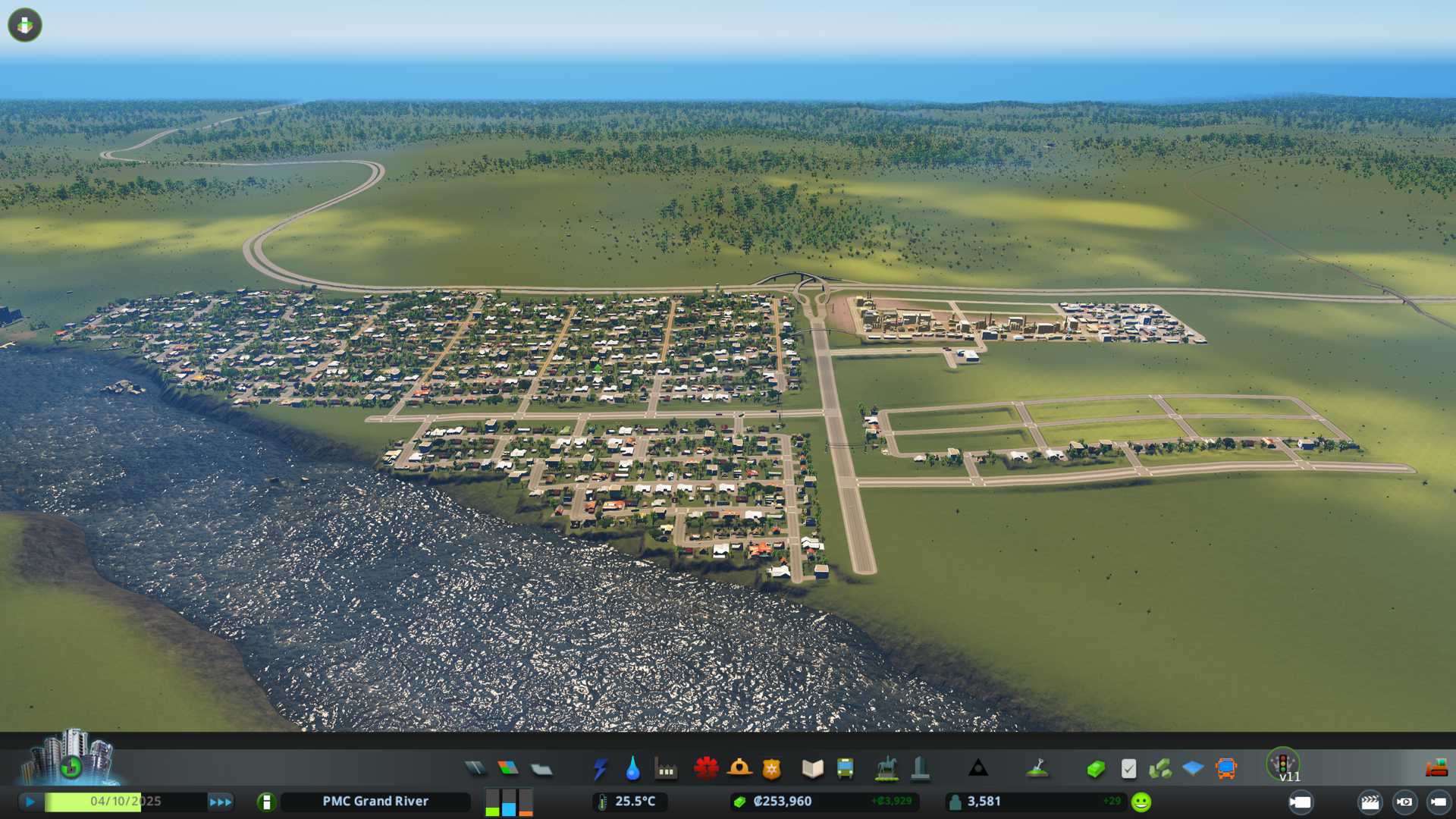1456x819 pixels.
Task: Open the Roads build menu
Action: pyautogui.click(x=475, y=769)
